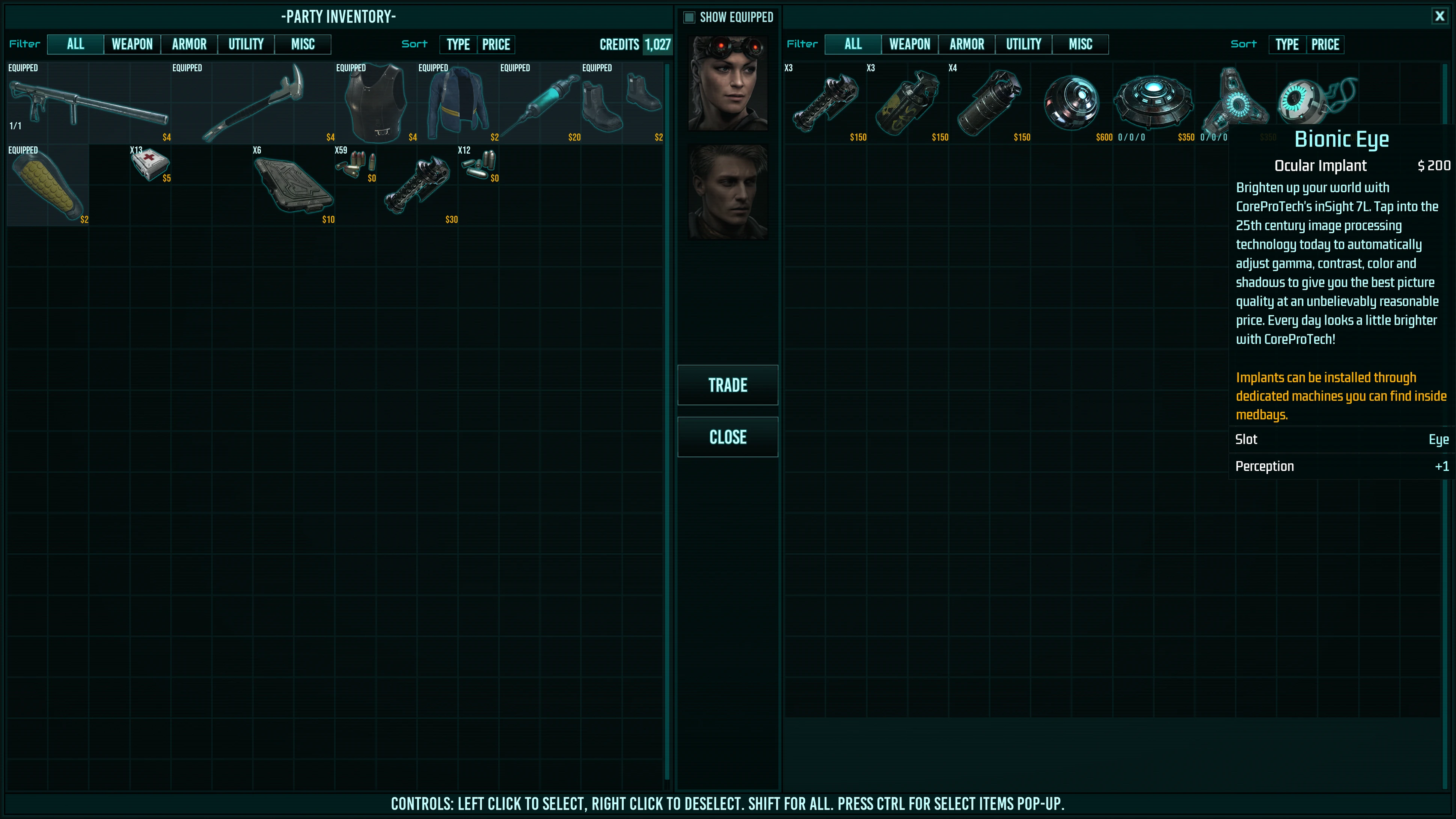Filter vendor stock by WEAPON

pos(909,44)
